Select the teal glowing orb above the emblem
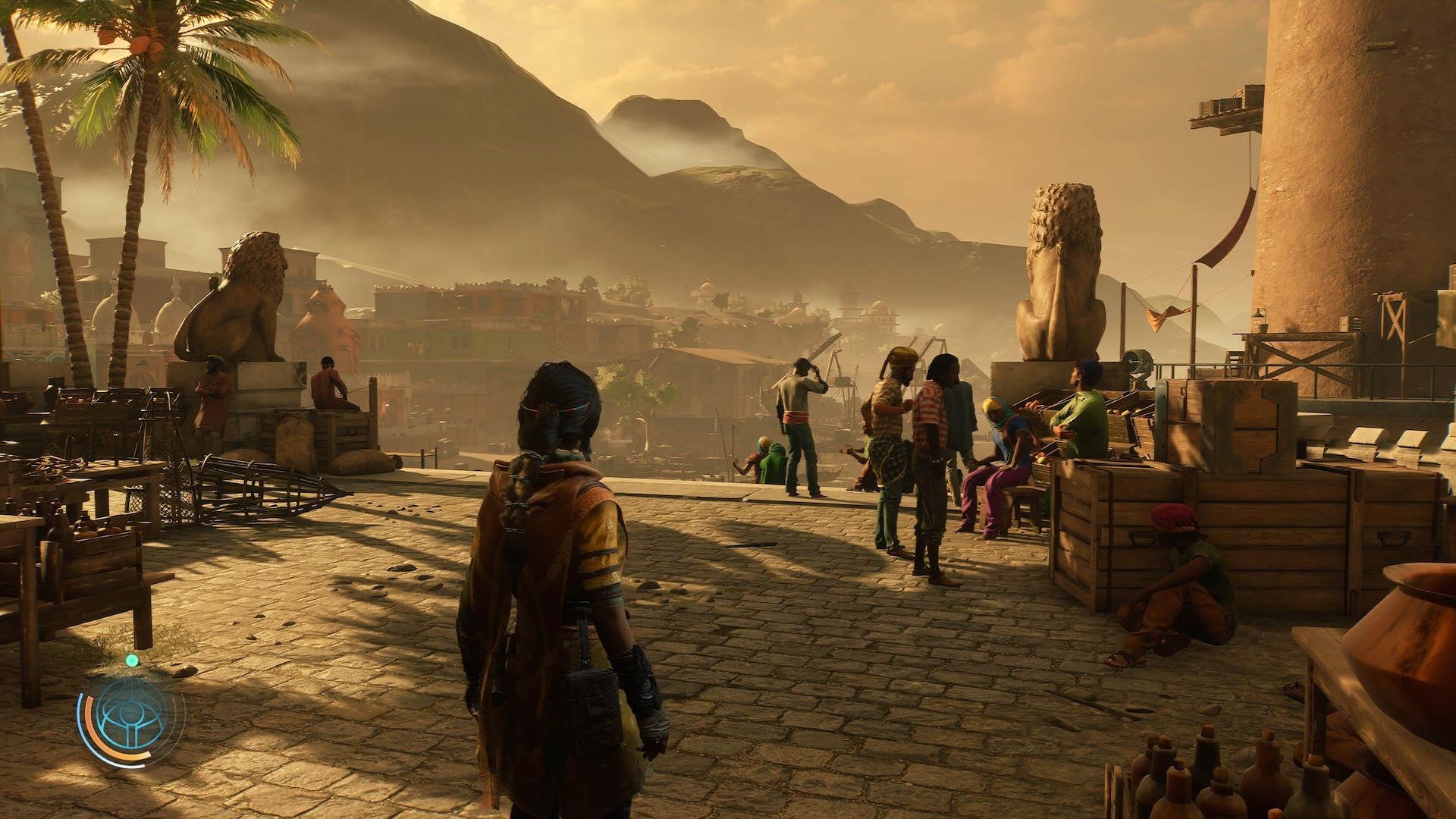This screenshot has height=819, width=1456. [x=132, y=661]
